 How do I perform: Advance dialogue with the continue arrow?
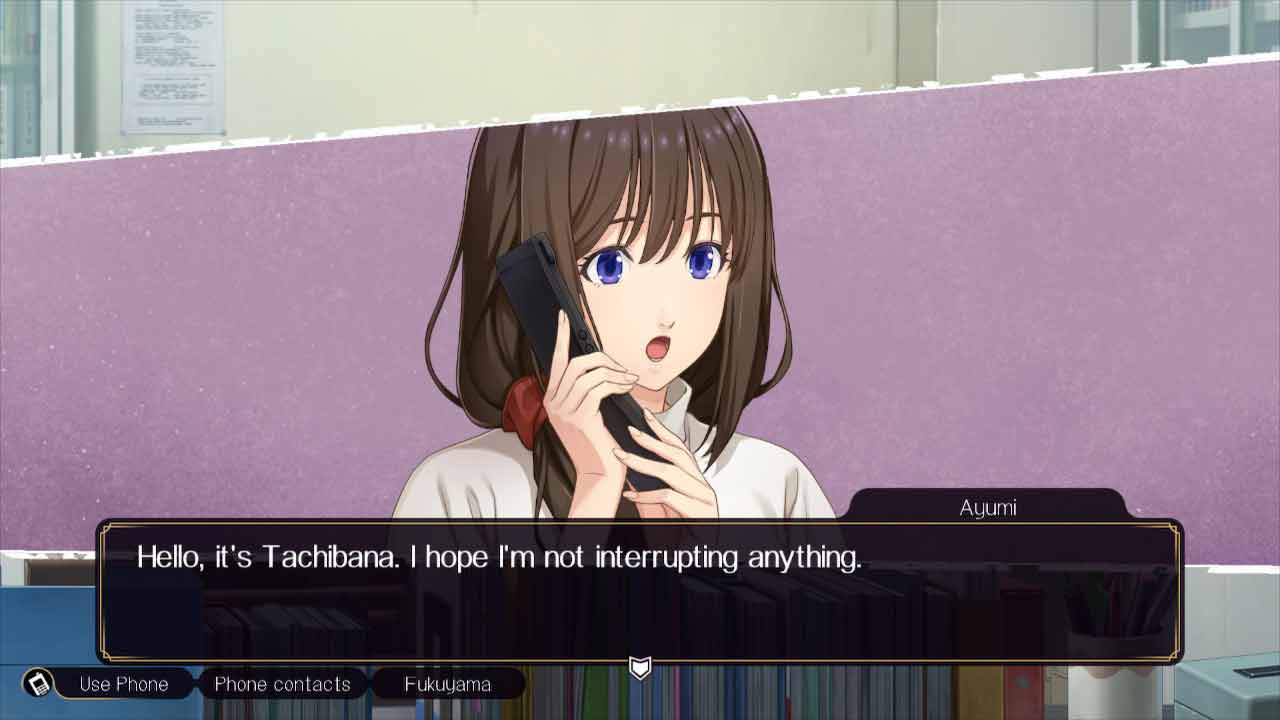(640, 667)
